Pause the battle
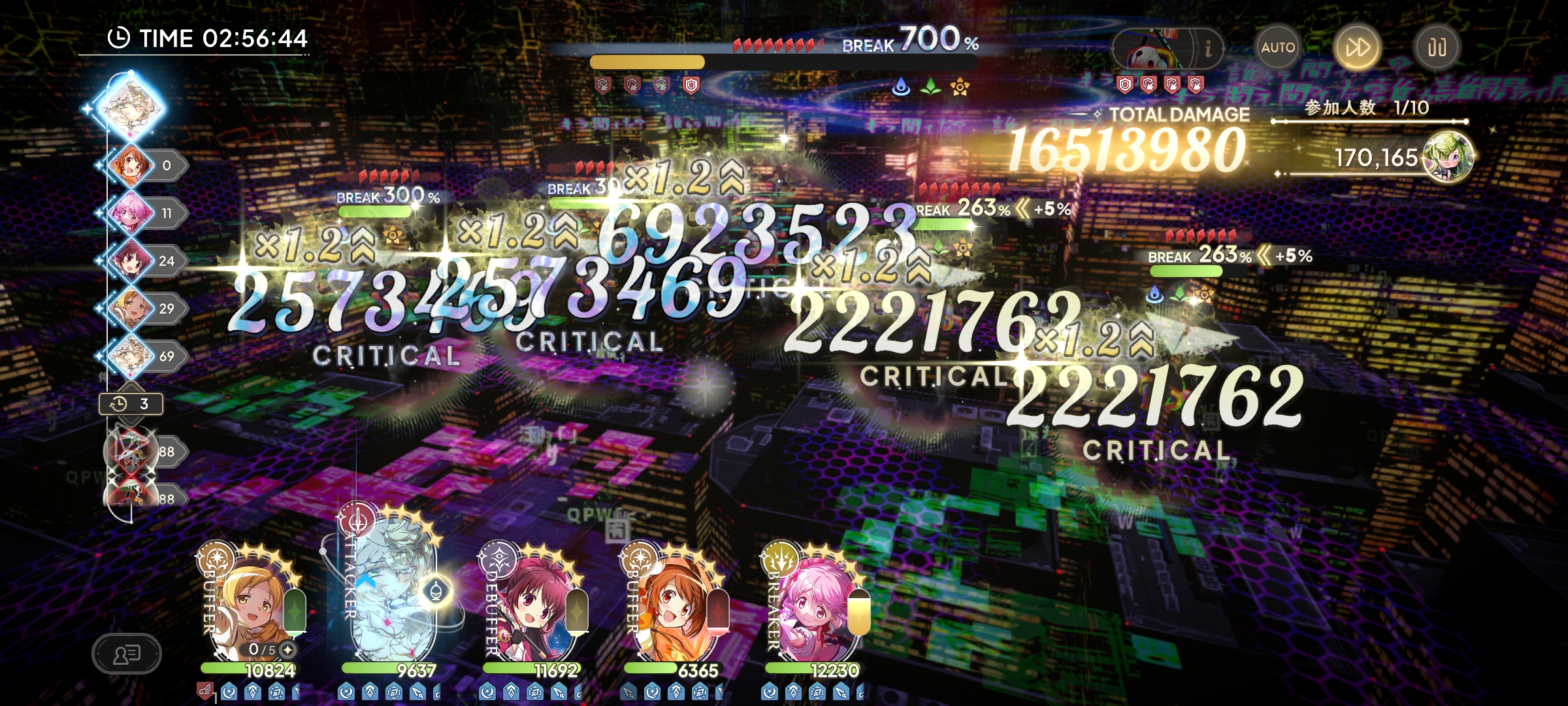The width and height of the screenshot is (1568, 706). coord(1436,48)
